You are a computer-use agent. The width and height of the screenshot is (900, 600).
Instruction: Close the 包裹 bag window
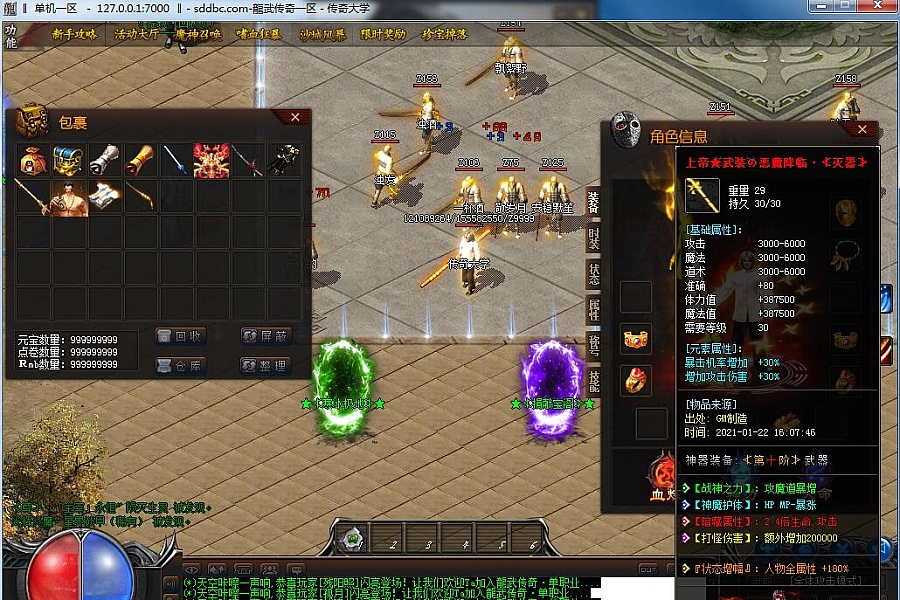coord(295,118)
